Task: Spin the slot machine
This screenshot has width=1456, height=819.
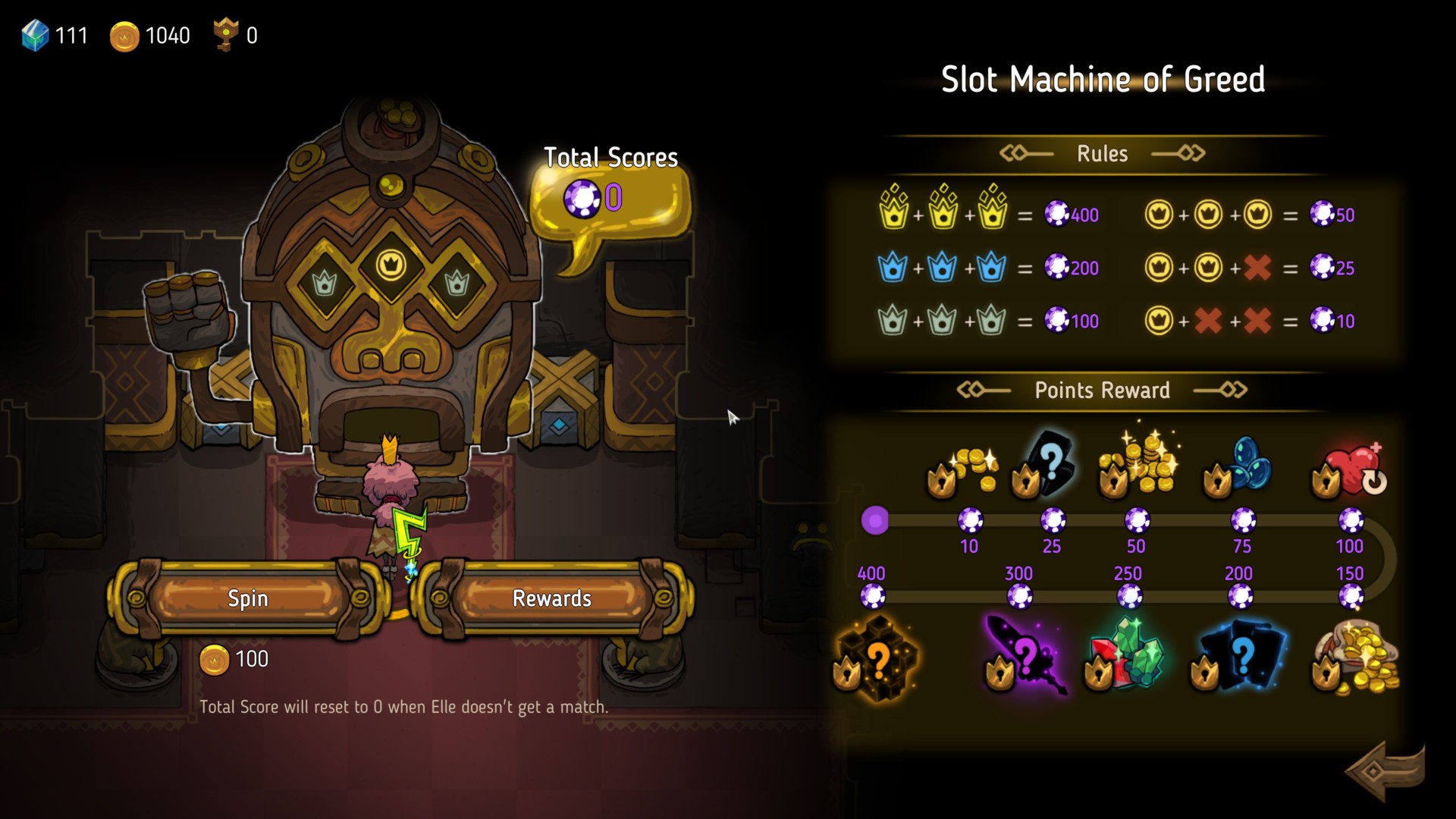Action: click(248, 598)
